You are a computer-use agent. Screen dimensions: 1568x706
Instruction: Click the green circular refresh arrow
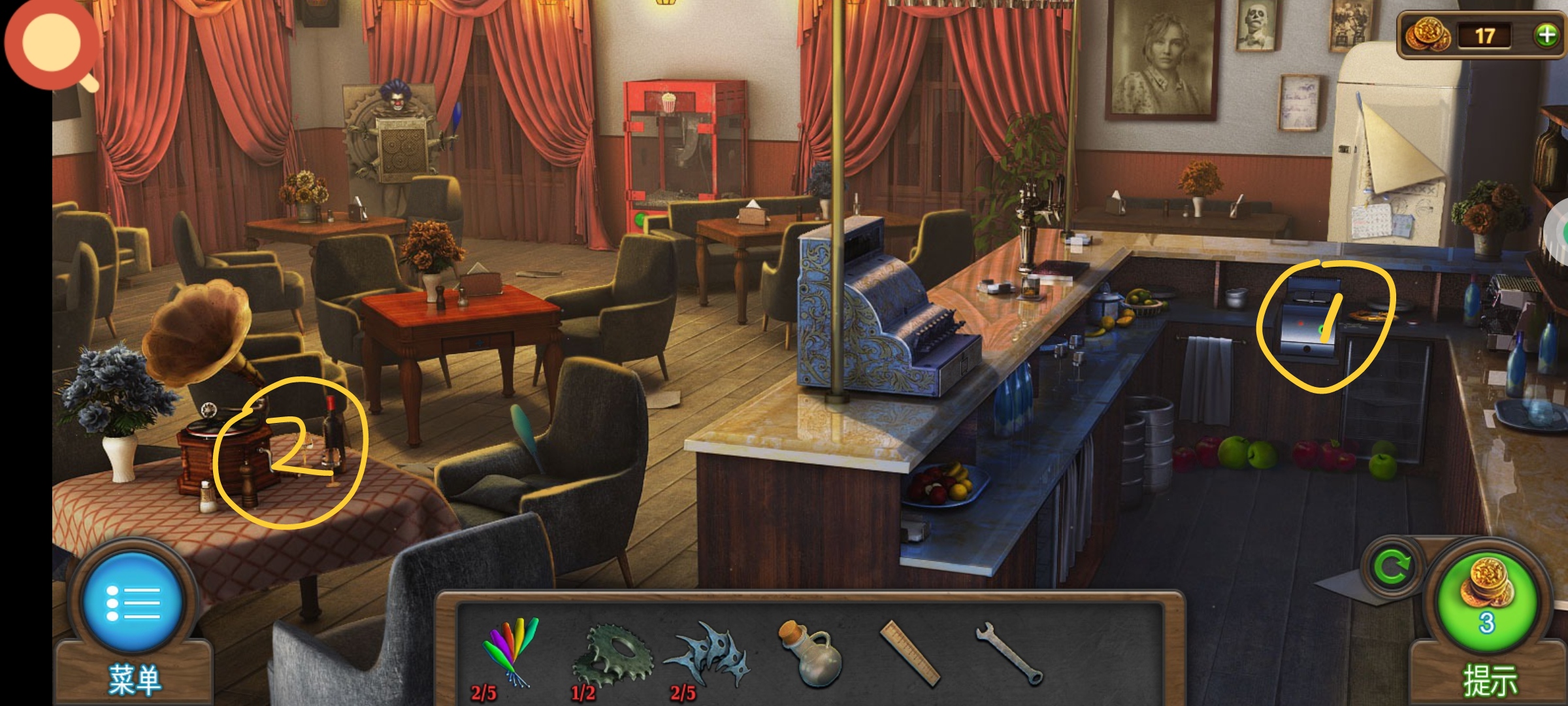1392,567
